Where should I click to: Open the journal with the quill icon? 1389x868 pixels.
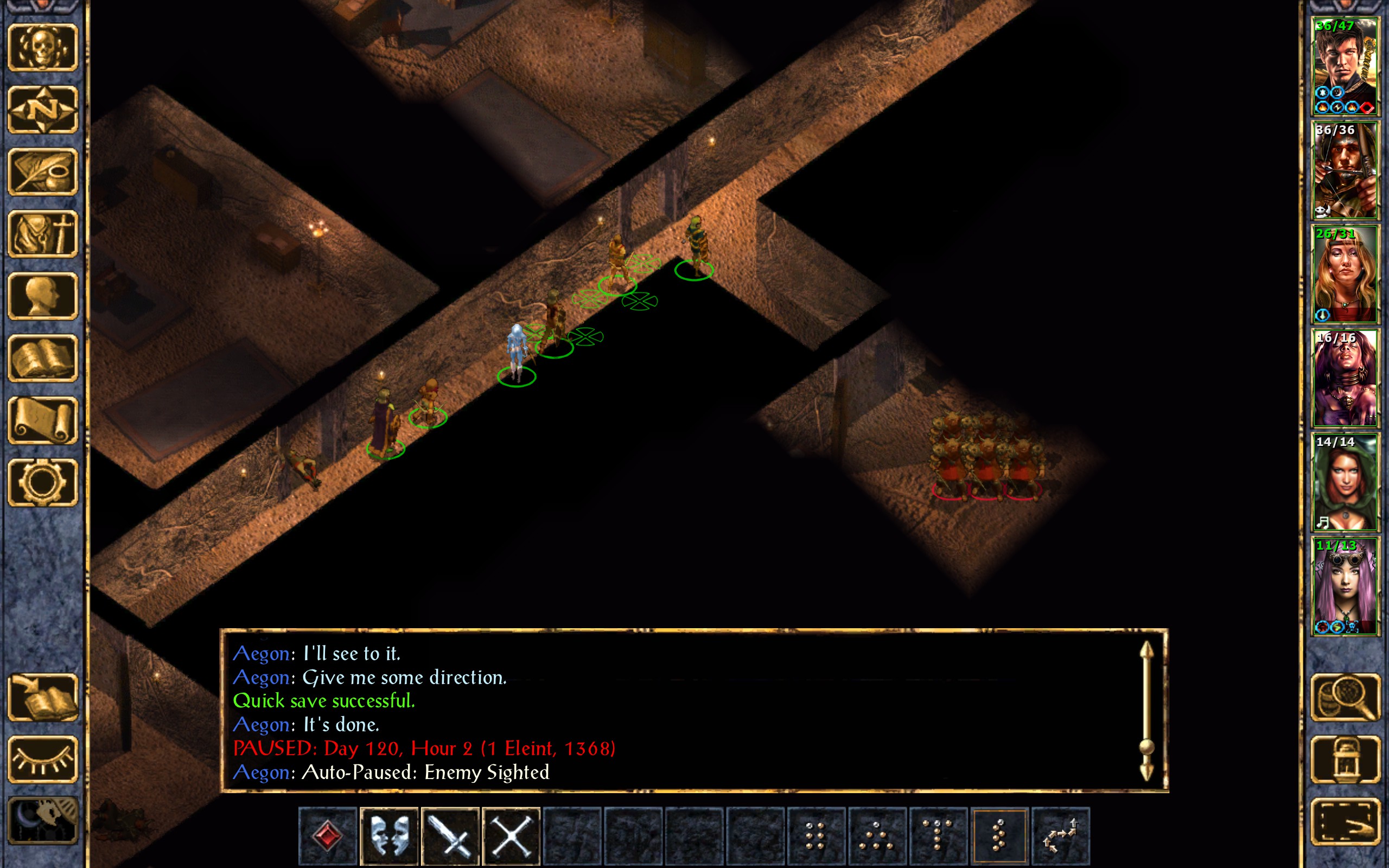click(43, 171)
